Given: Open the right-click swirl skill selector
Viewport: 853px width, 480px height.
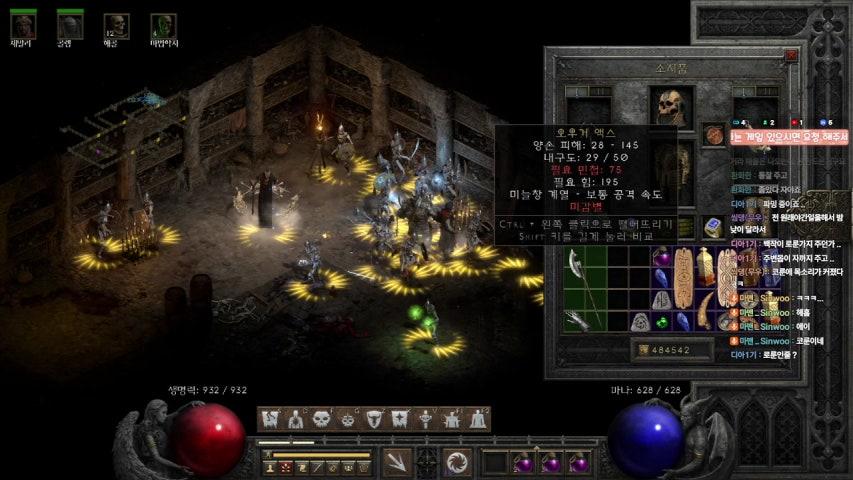Looking at the screenshot, I should tap(458, 462).
